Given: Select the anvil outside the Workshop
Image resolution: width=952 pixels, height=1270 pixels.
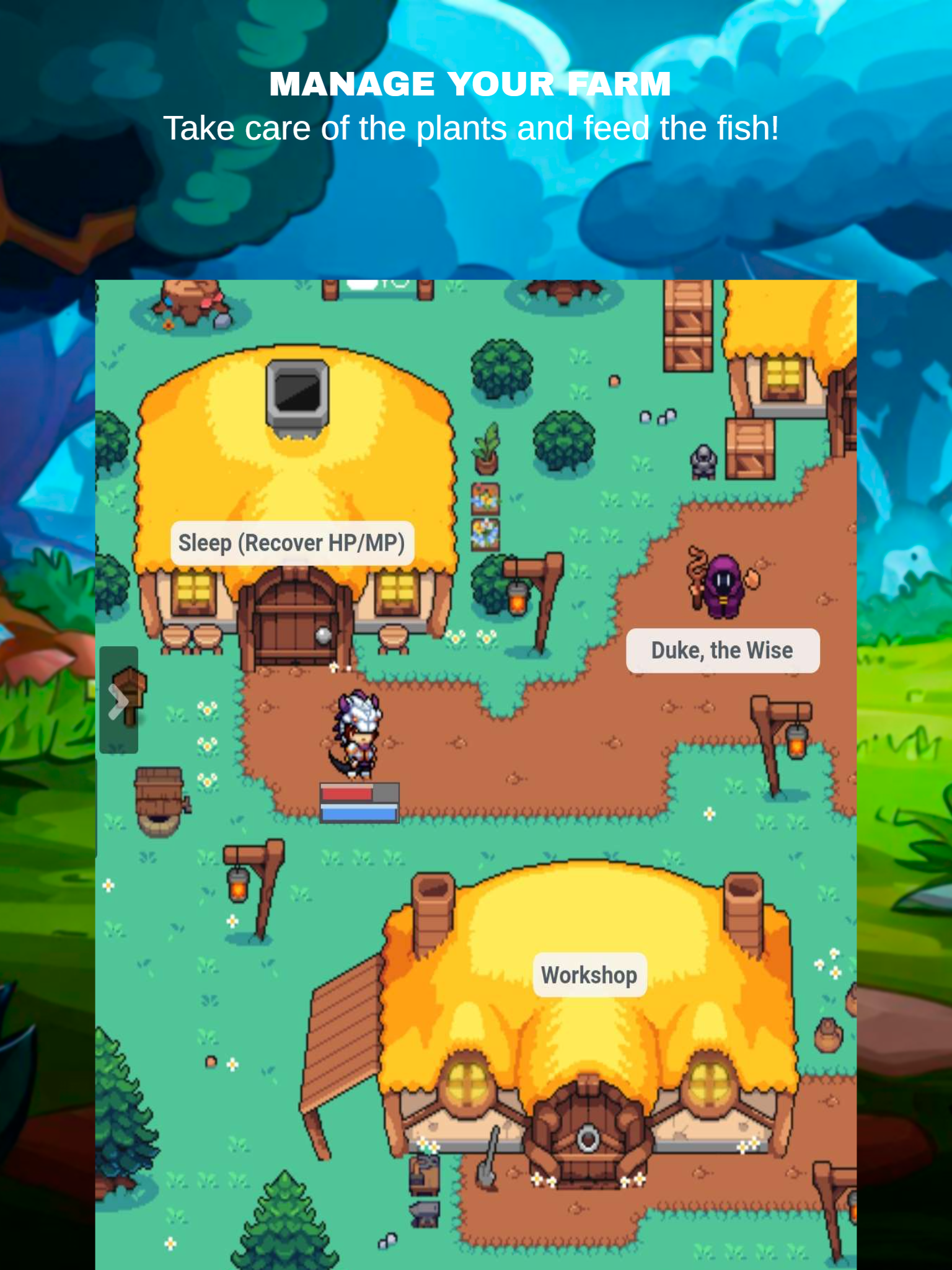Looking at the screenshot, I should pos(425,1212).
